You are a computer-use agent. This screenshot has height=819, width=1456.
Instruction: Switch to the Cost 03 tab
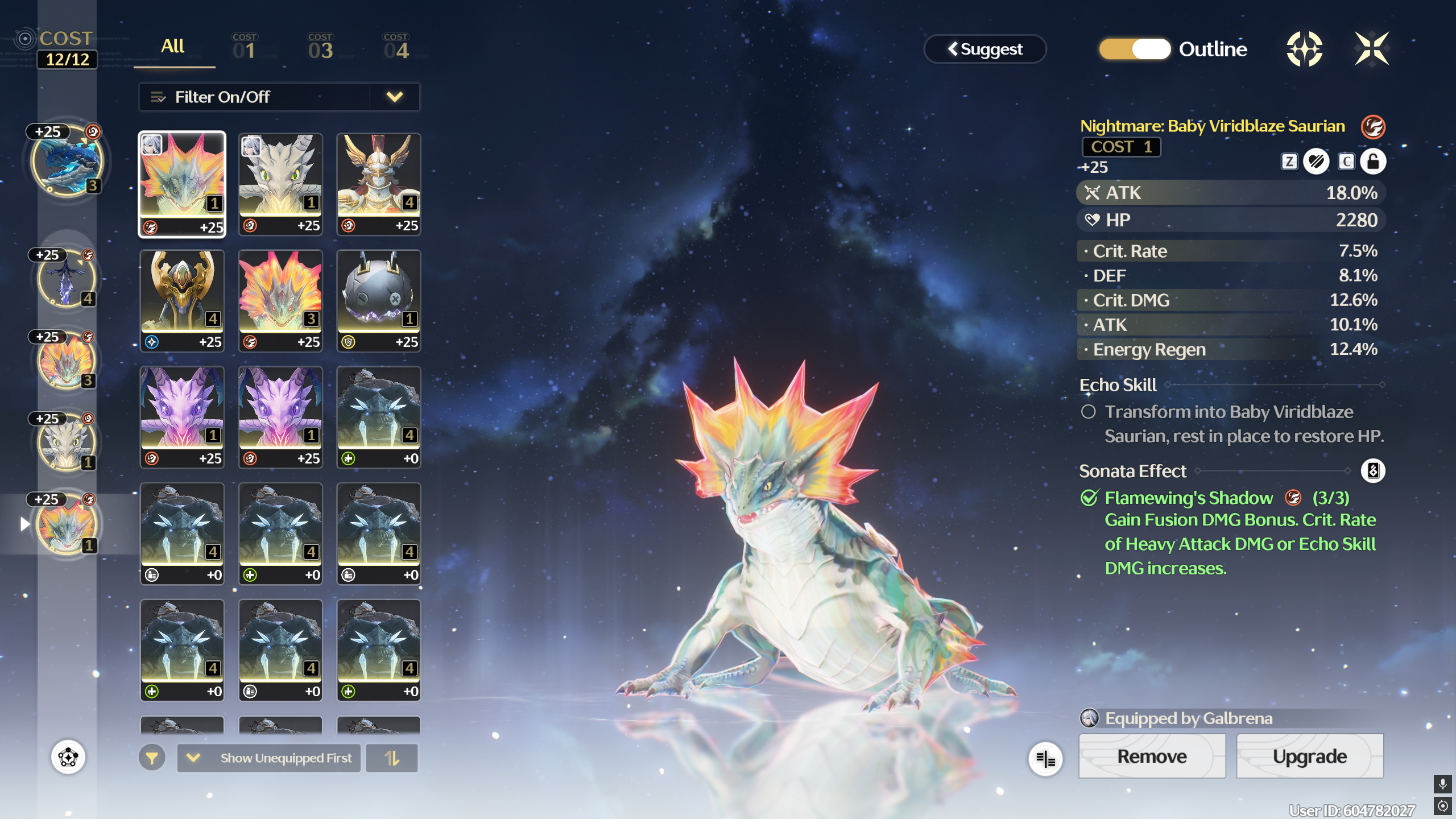[x=320, y=48]
